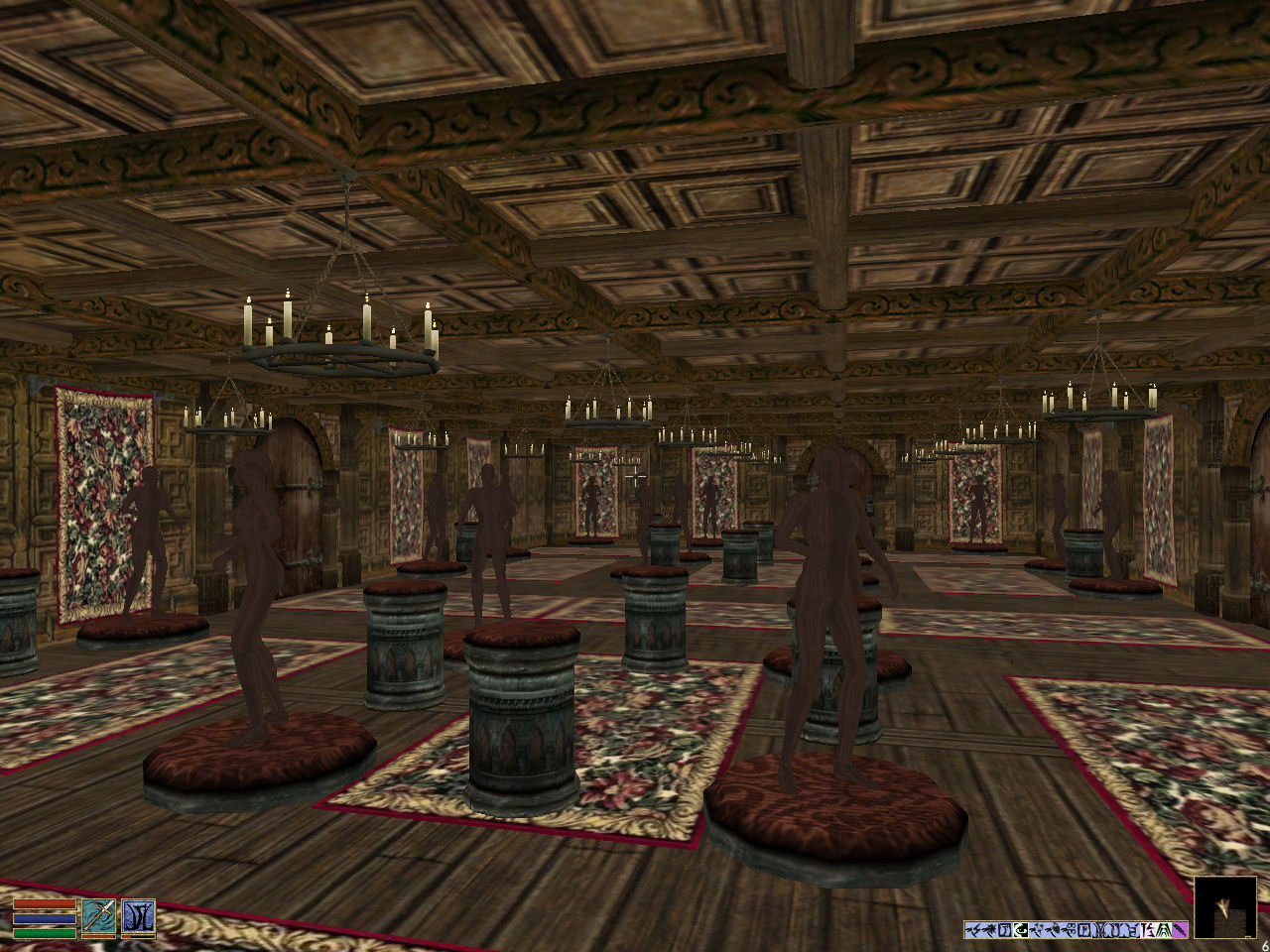The image size is (1270, 952).
Task: Click the equipped sword weapon icon
Action: 99,916
